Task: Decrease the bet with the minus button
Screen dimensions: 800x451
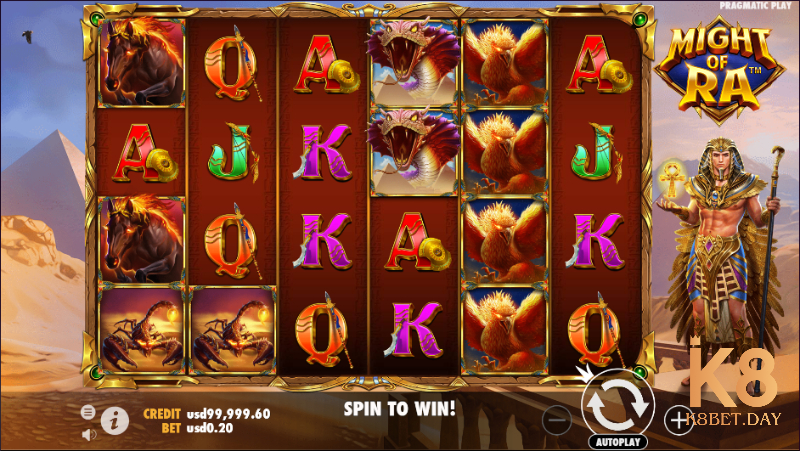Action: pos(558,420)
